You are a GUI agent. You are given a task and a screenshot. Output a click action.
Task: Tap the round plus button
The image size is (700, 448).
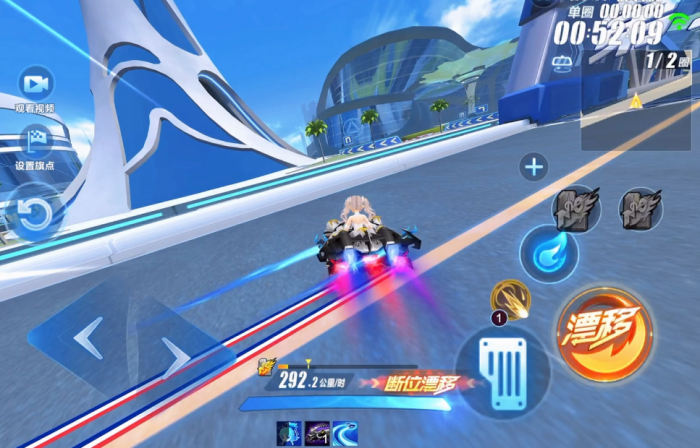click(534, 167)
